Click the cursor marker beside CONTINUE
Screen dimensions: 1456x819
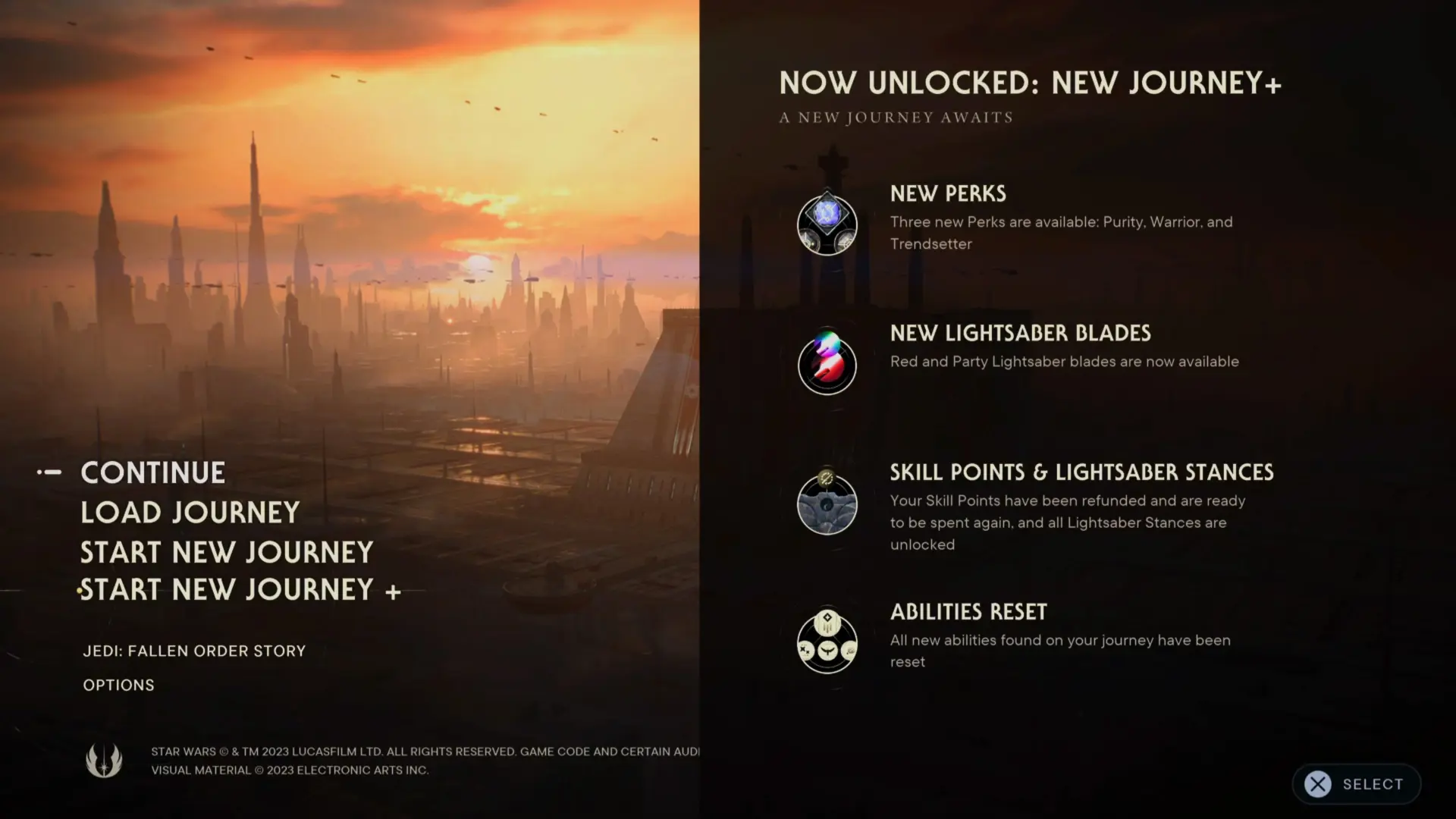(x=49, y=472)
